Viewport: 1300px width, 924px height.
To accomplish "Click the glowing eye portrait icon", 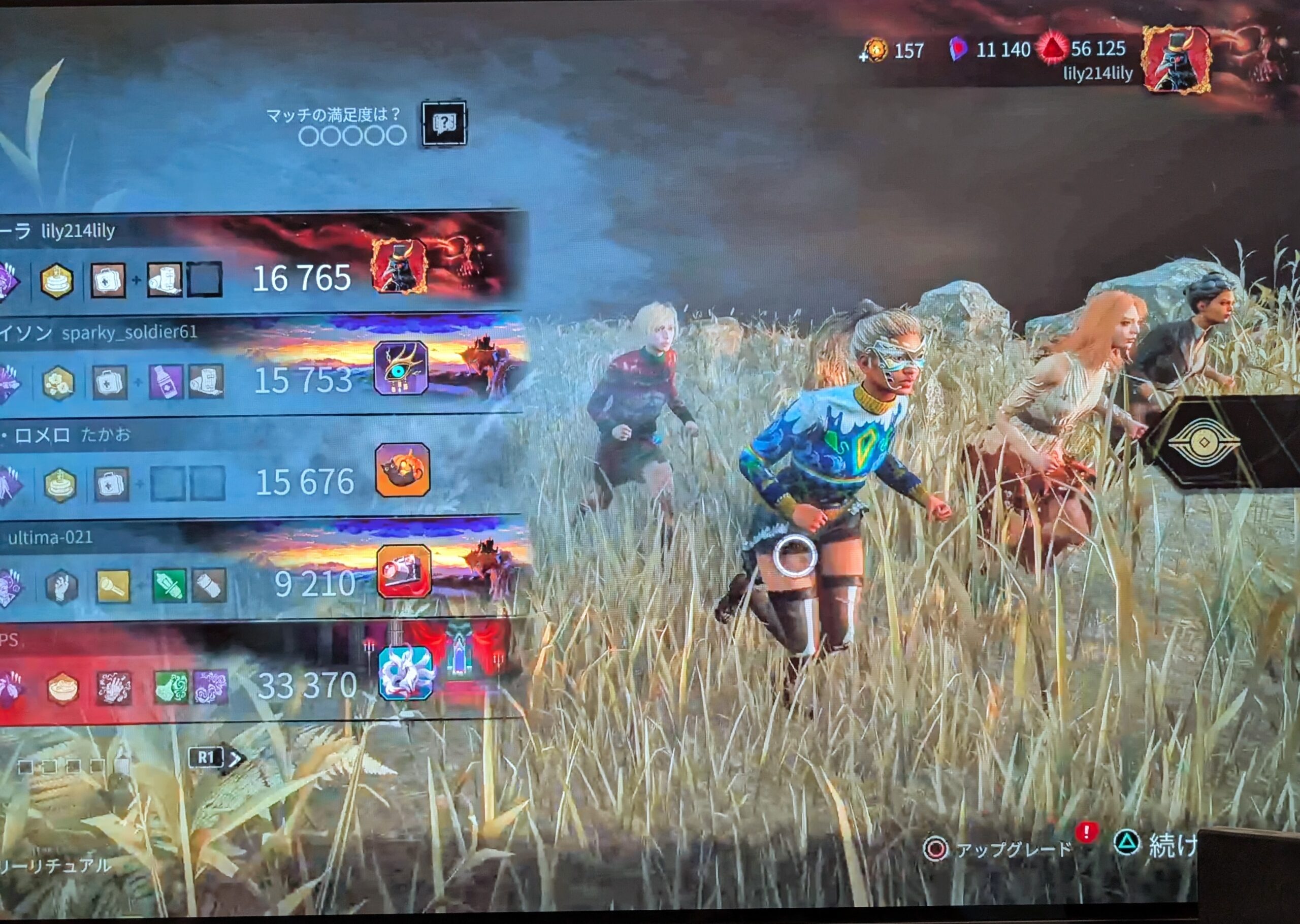I will point(401,368).
